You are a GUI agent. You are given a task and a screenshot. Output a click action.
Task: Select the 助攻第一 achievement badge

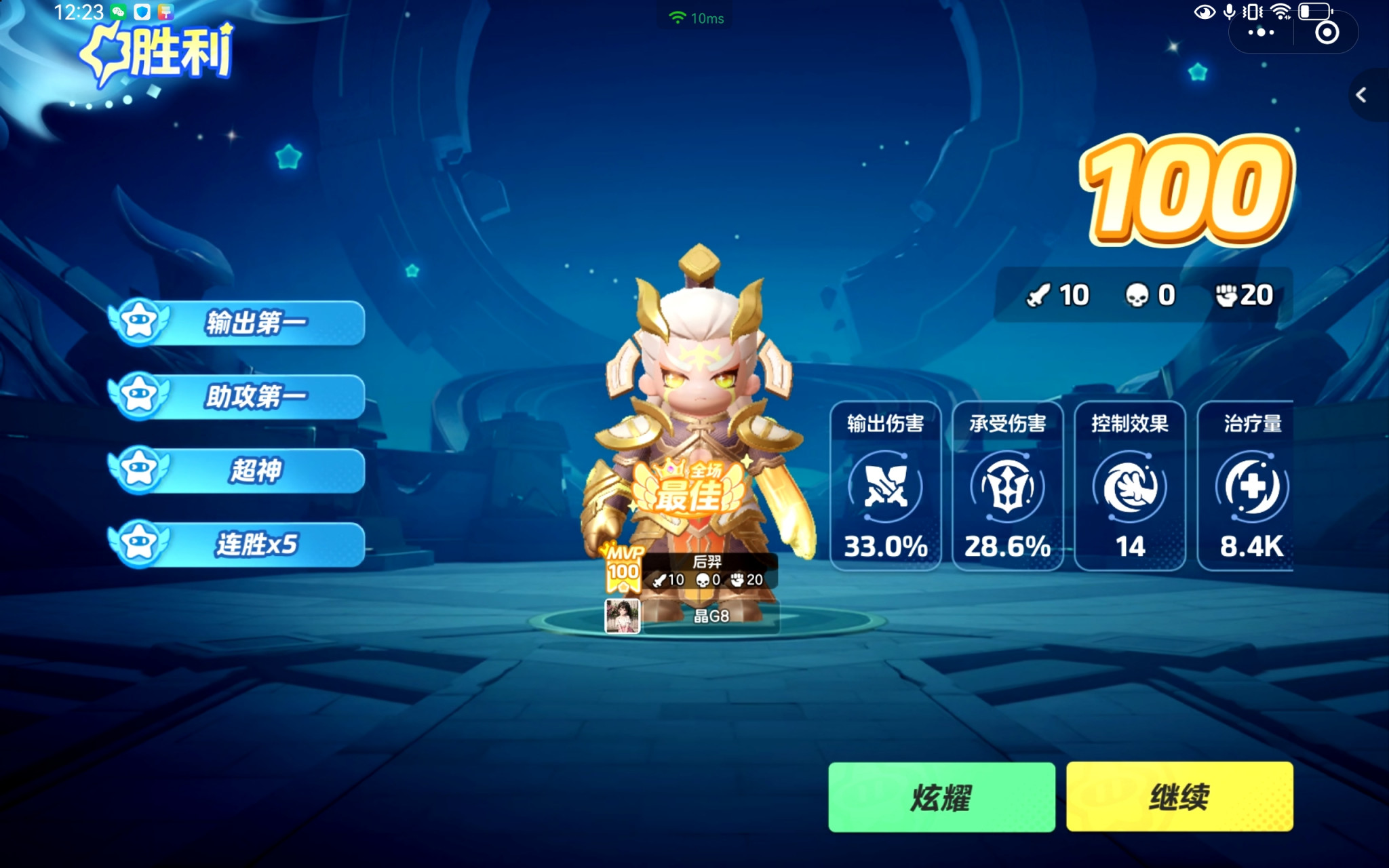pyautogui.click(x=237, y=397)
